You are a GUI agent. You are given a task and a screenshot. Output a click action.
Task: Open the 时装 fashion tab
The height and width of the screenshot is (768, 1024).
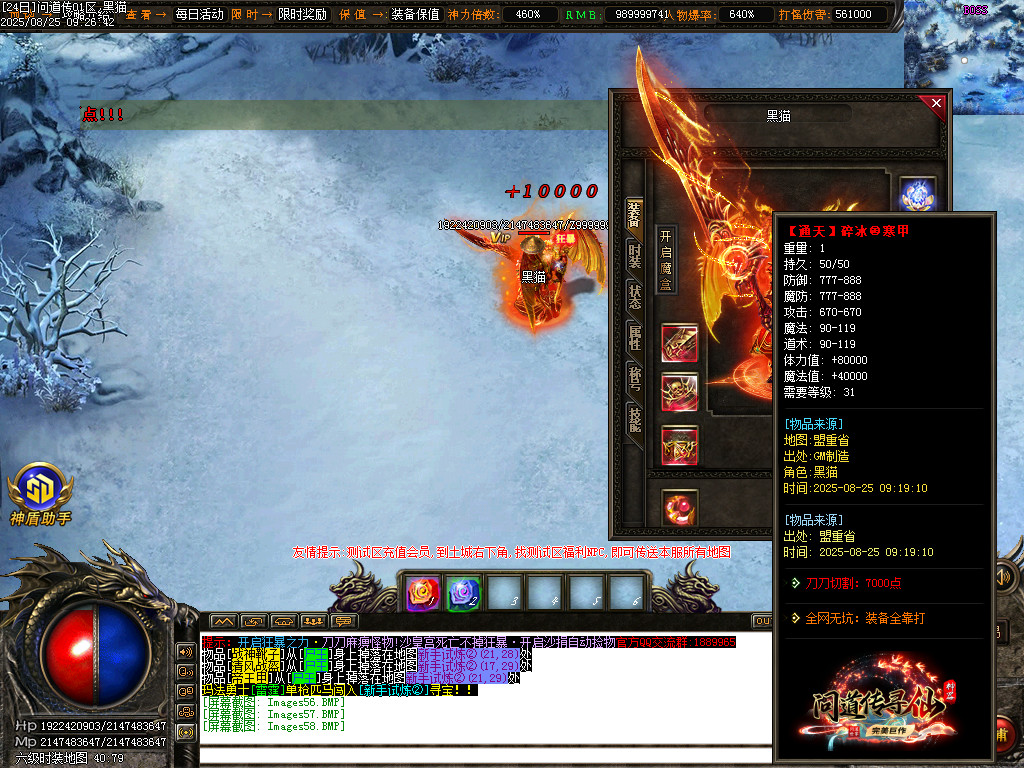pyautogui.click(x=634, y=255)
